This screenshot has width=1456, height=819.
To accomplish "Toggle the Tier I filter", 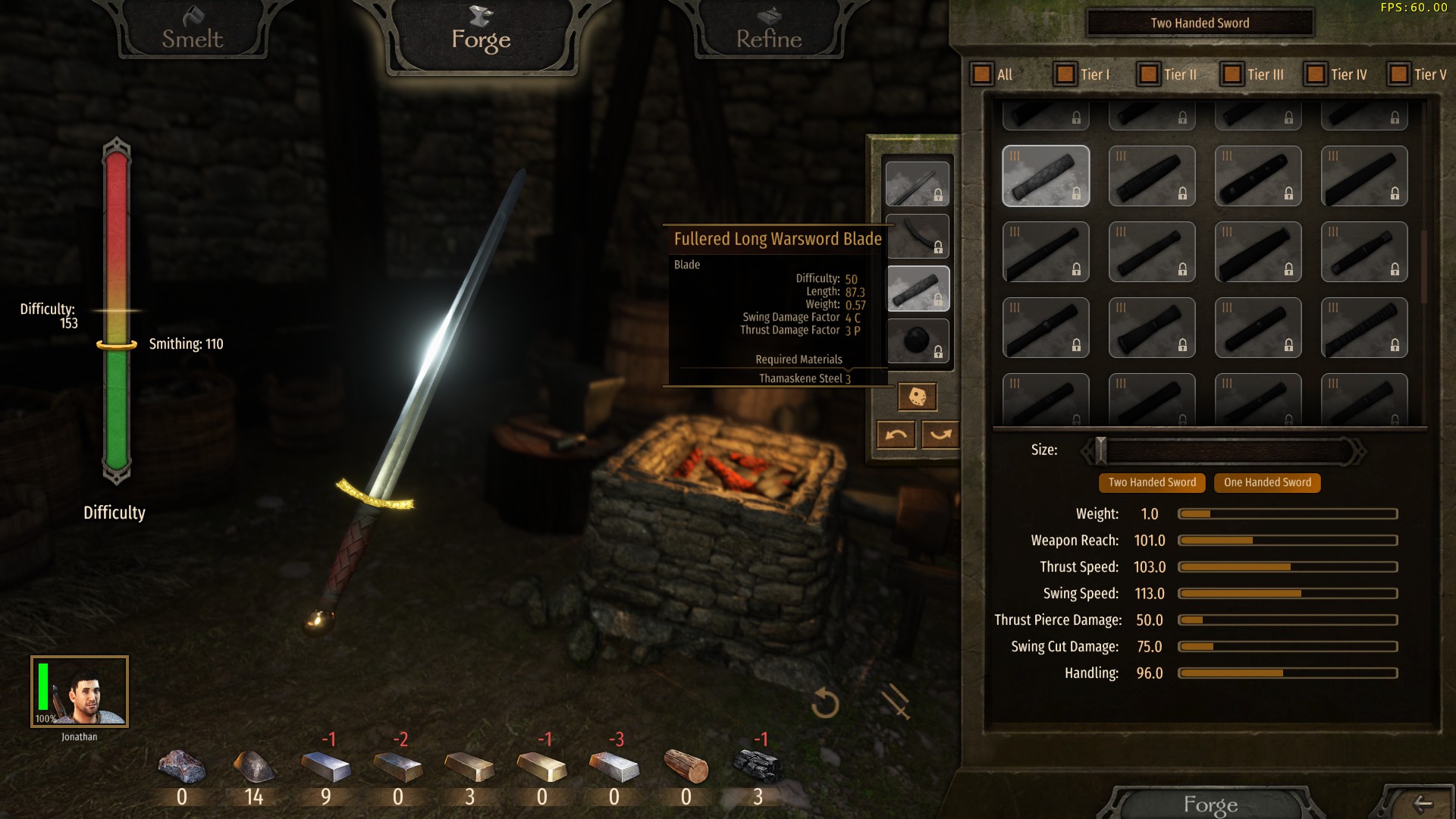I will (x=1065, y=74).
